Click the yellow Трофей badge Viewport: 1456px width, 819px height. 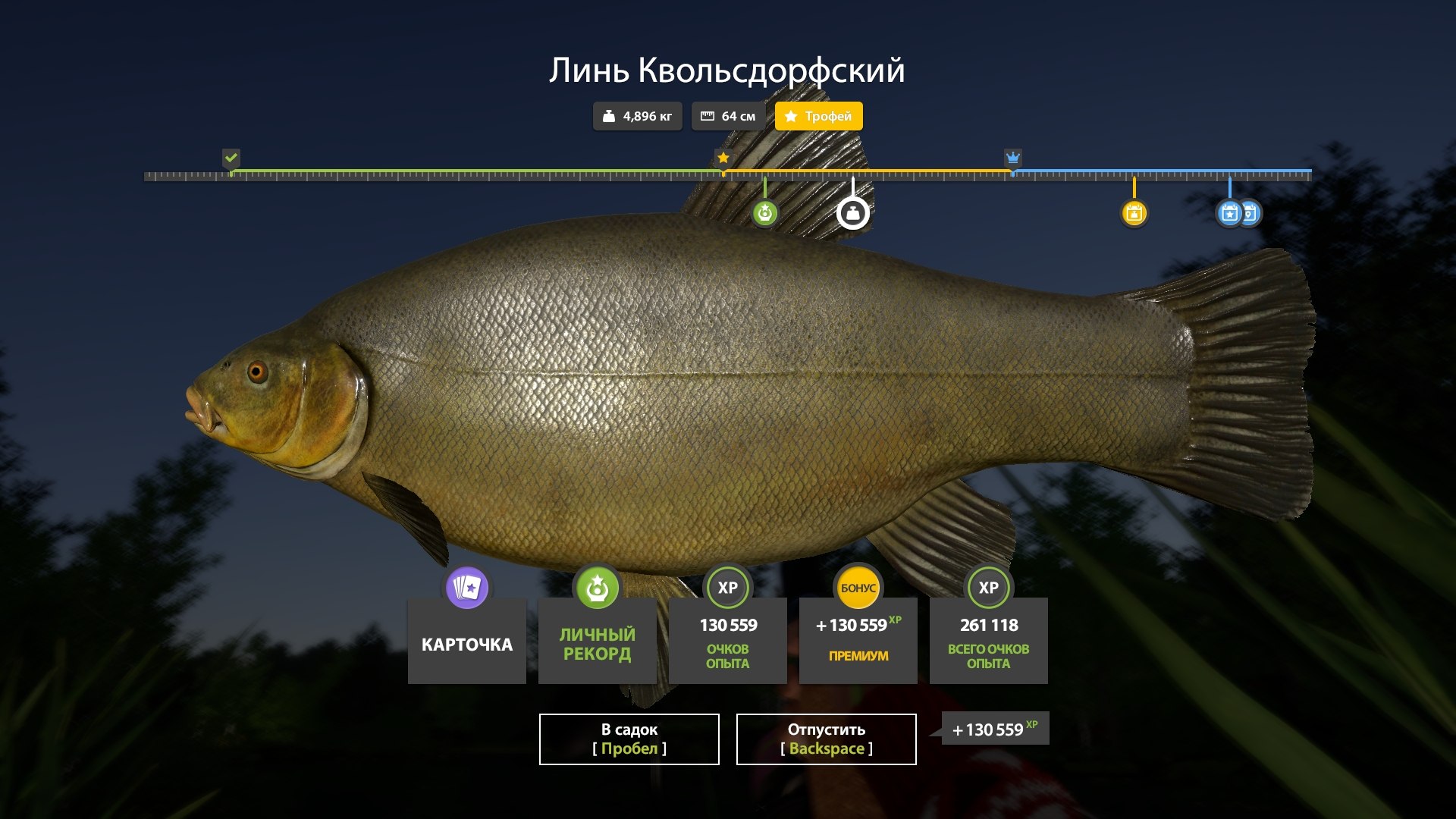click(818, 116)
